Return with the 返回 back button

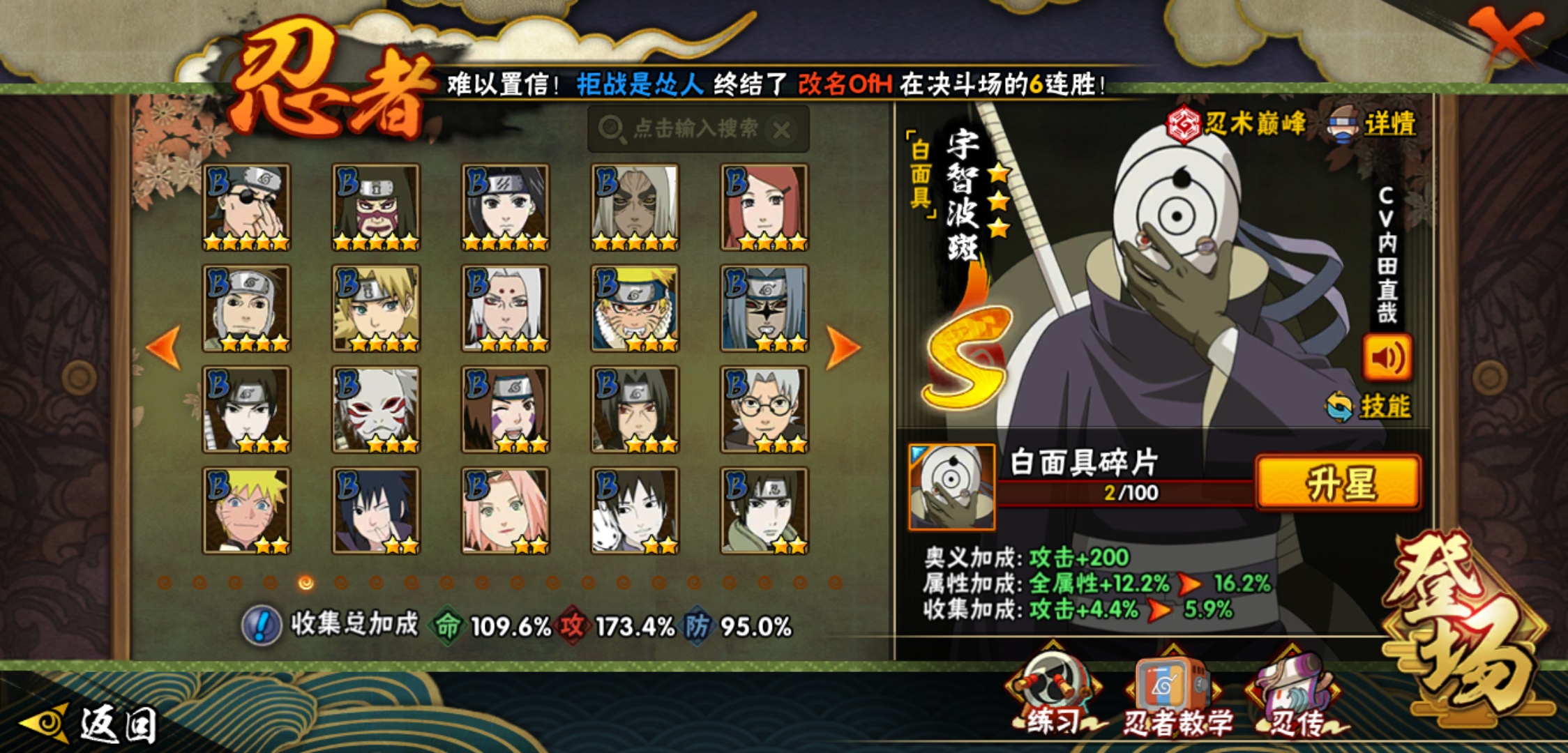[x=91, y=724]
